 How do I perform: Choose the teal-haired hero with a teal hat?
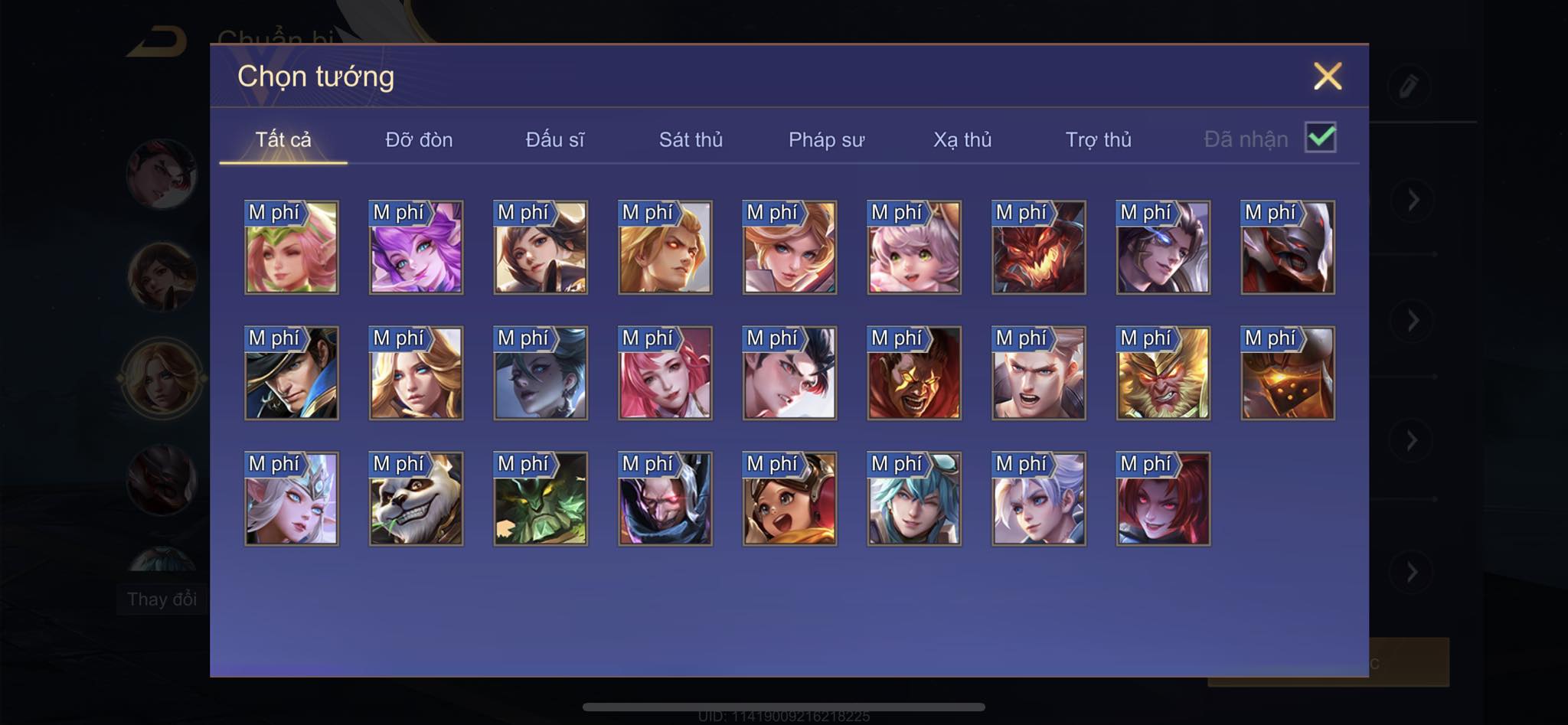(x=914, y=499)
